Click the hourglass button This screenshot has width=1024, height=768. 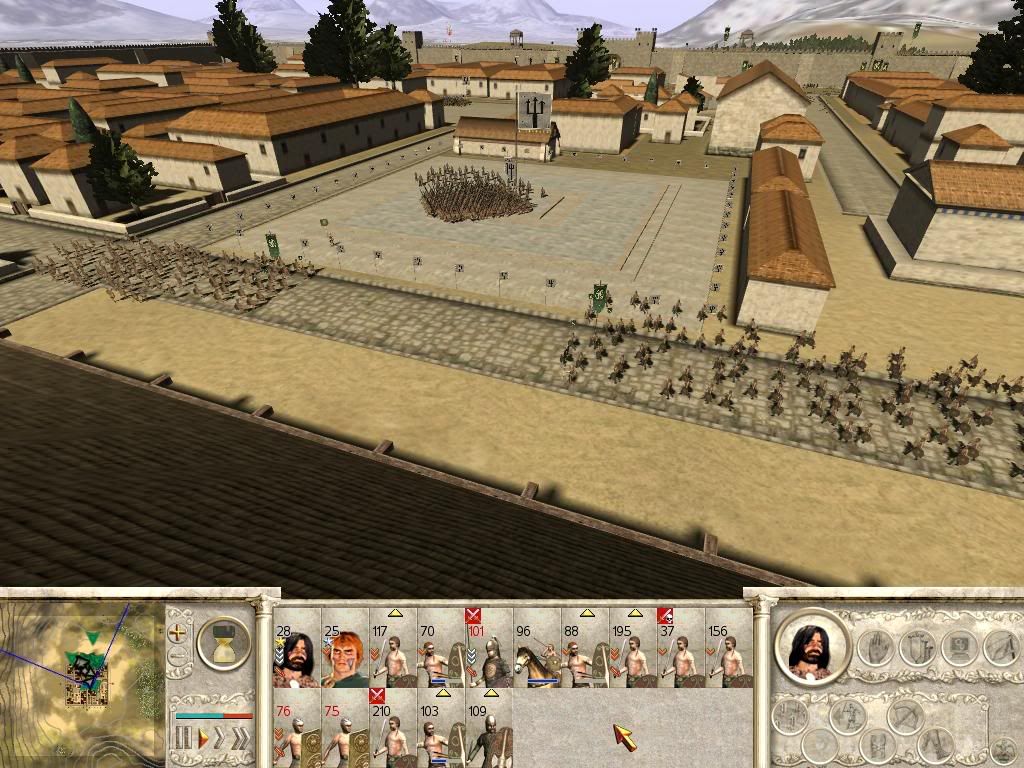(x=224, y=643)
